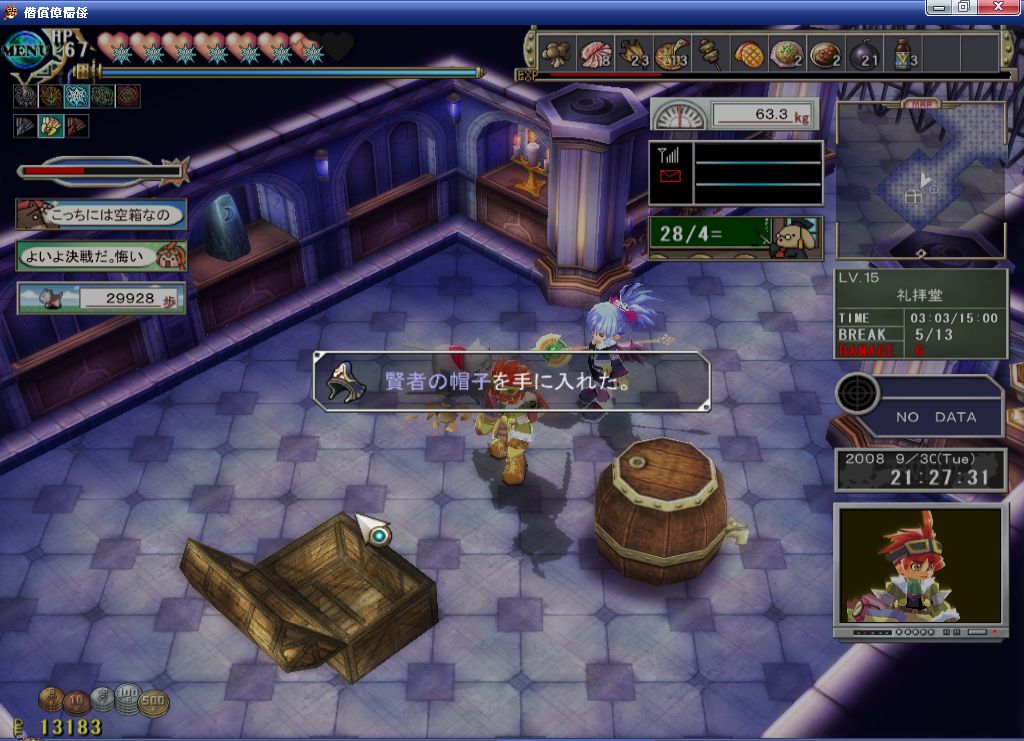Minimize the game window
The width and height of the screenshot is (1024, 741).
click(939, 7)
